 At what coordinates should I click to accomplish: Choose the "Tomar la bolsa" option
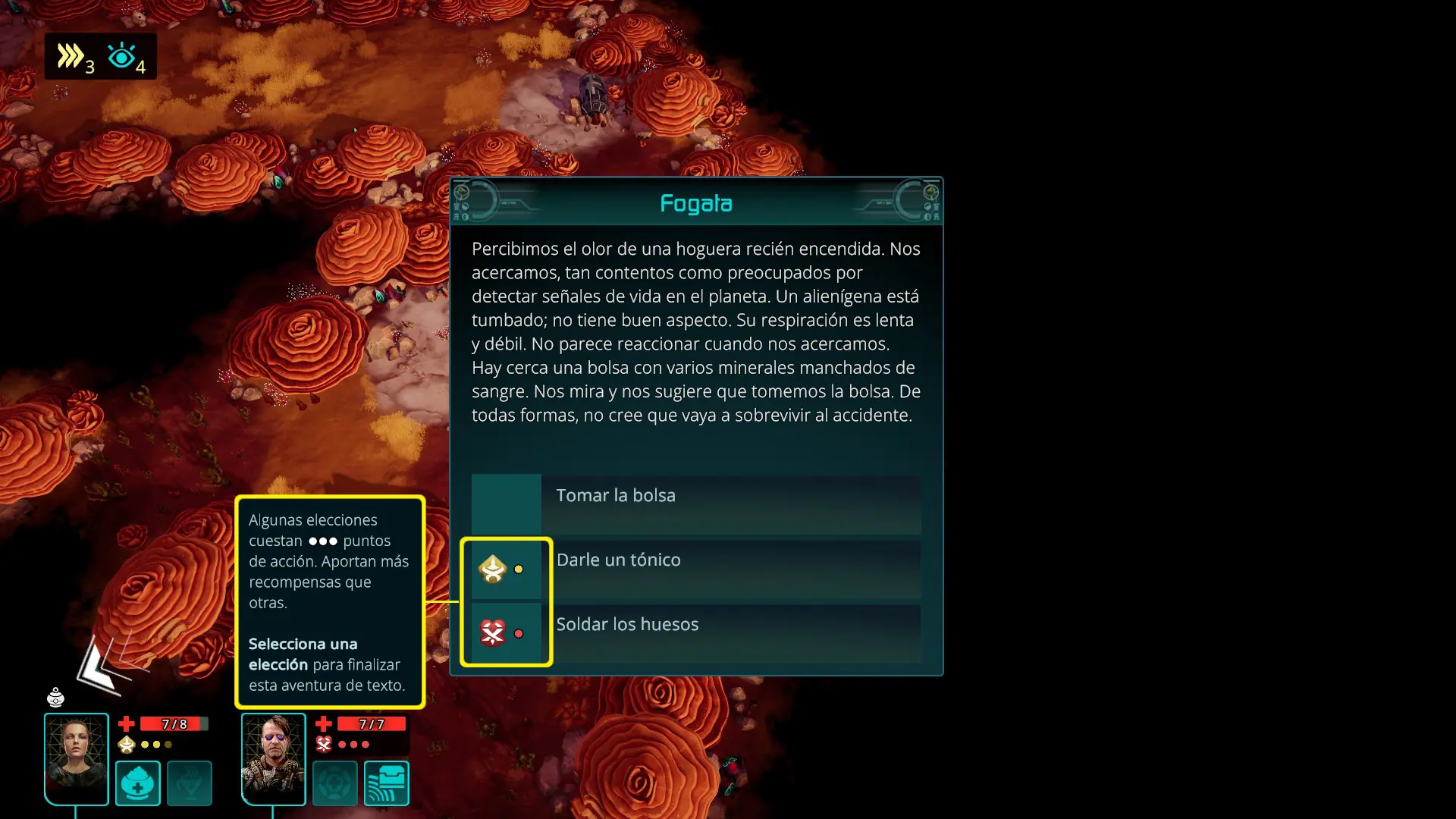tap(695, 504)
